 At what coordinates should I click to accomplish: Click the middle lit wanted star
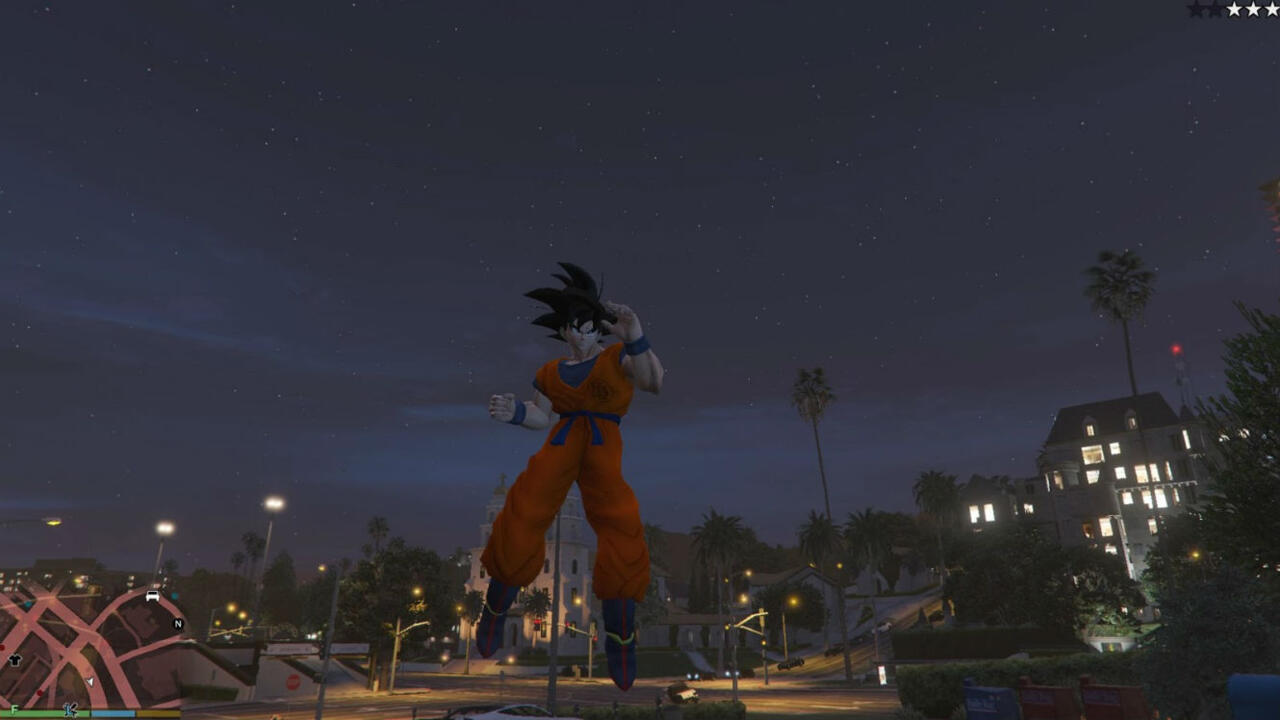click(1253, 8)
